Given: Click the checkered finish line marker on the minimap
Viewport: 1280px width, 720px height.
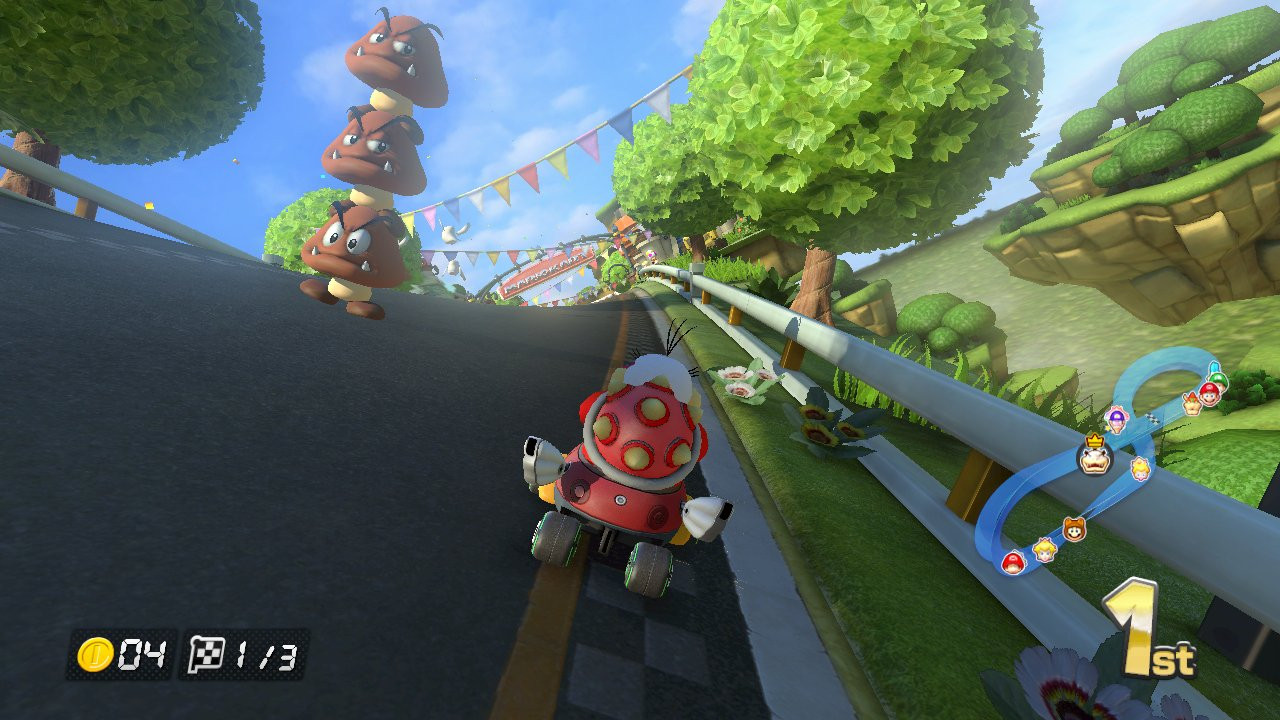Looking at the screenshot, I should (x=1151, y=417).
